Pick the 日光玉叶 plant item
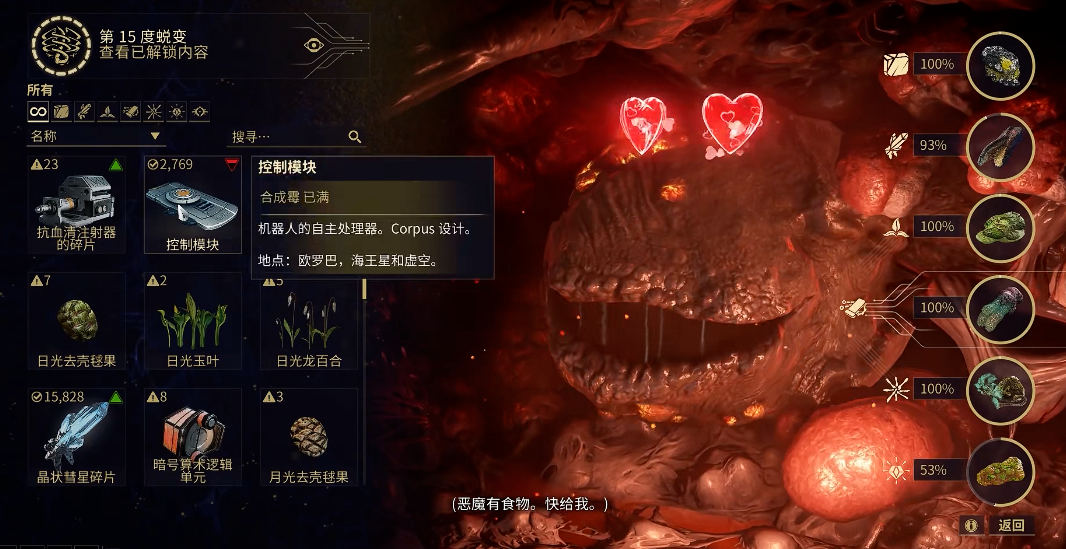 193,322
